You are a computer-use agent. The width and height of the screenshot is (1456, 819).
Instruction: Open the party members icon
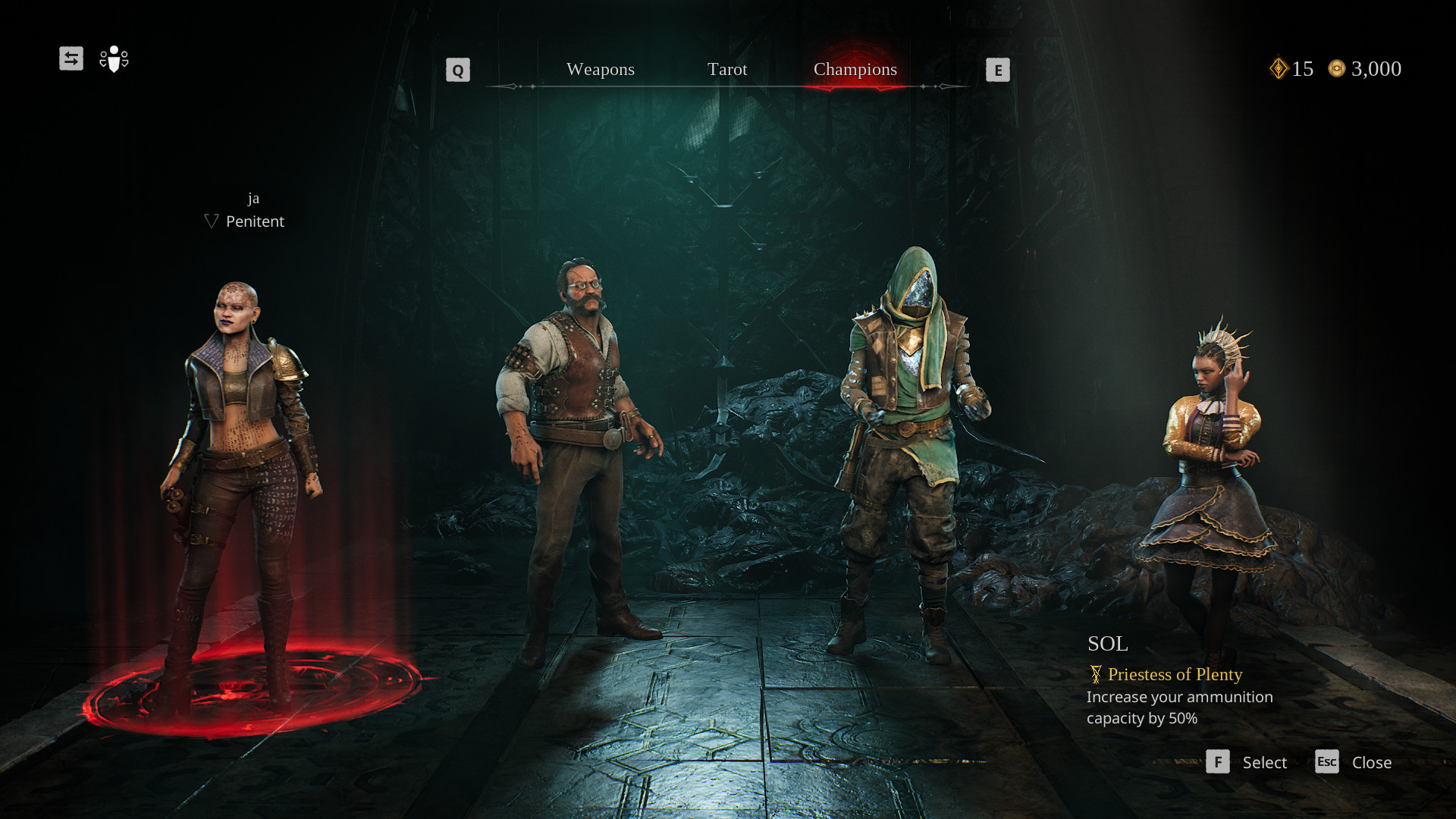(x=114, y=58)
